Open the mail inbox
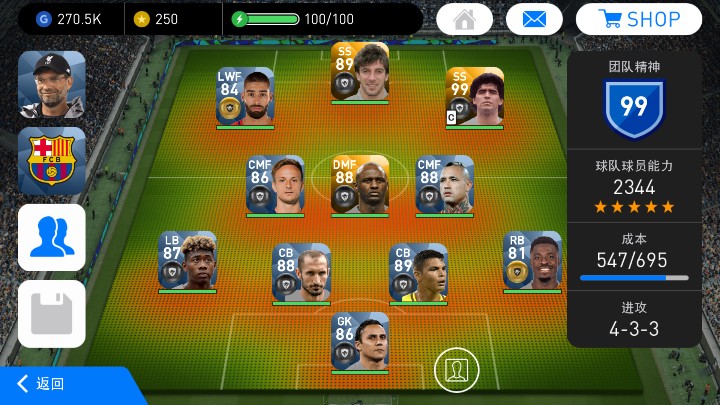This screenshot has width=720, height=405. [535, 19]
